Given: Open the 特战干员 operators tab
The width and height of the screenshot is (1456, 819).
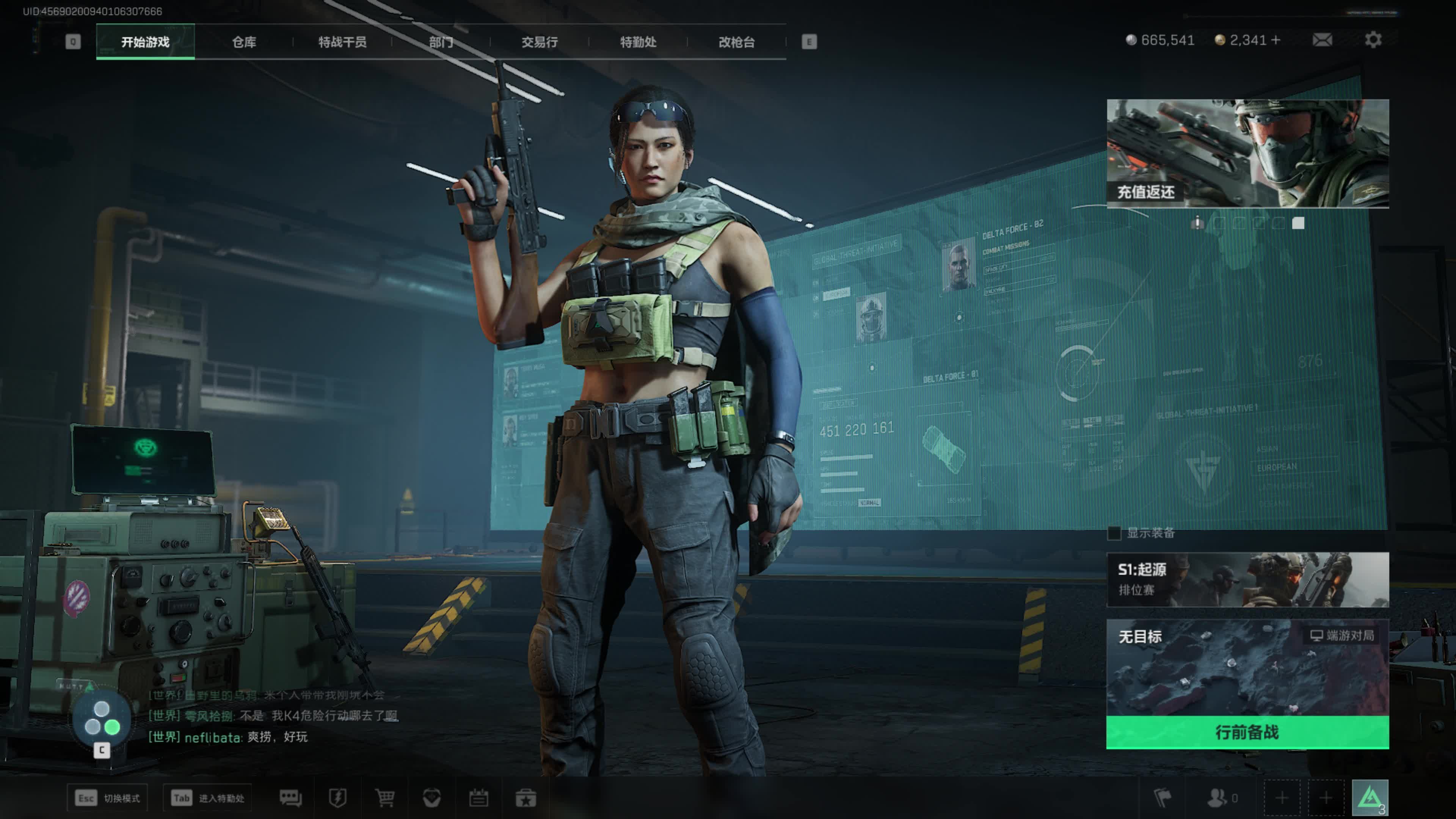Looking at the screenshot, I should point(342,42).
